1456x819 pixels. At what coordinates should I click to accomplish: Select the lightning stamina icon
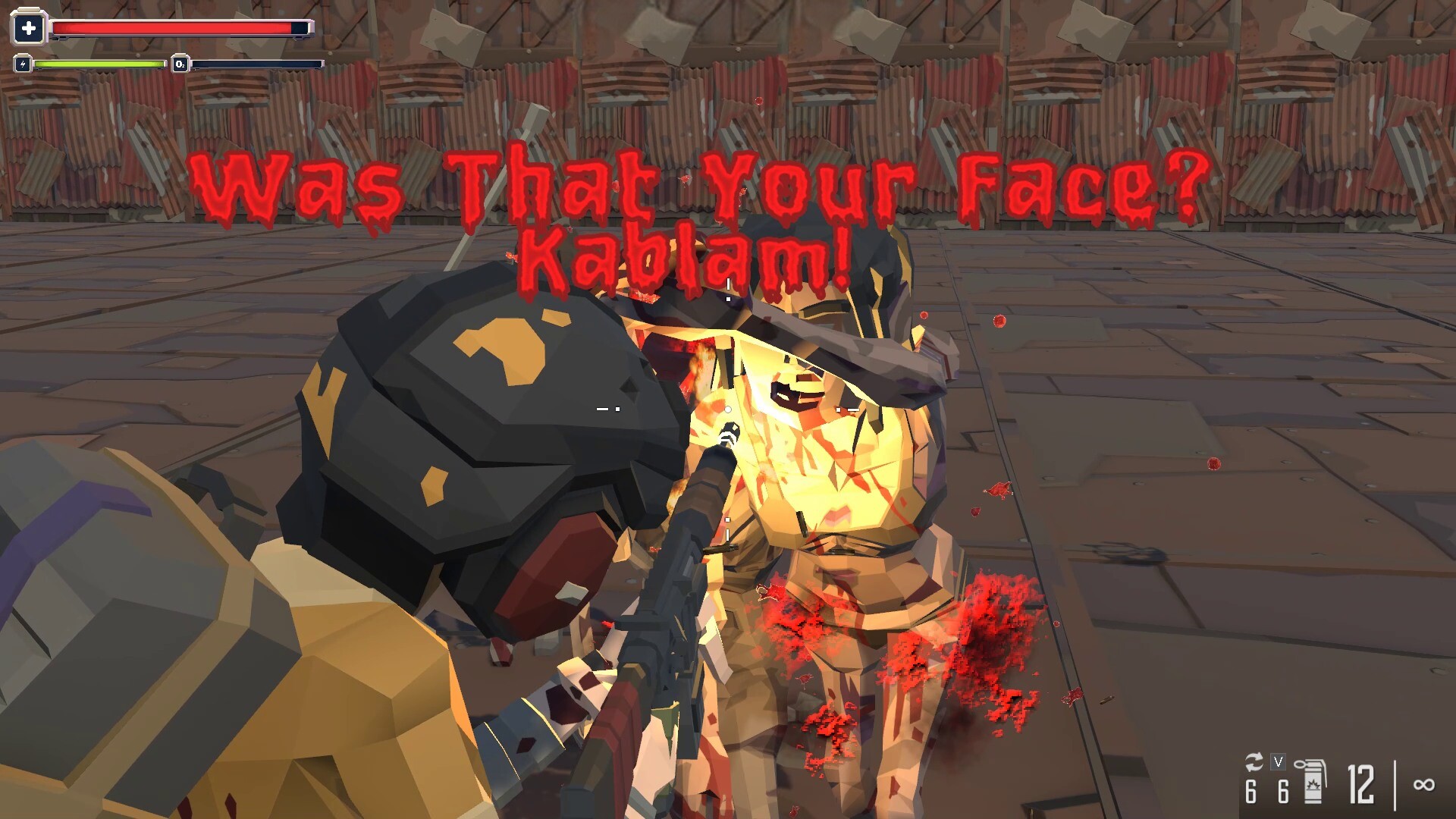pos(22,64)
